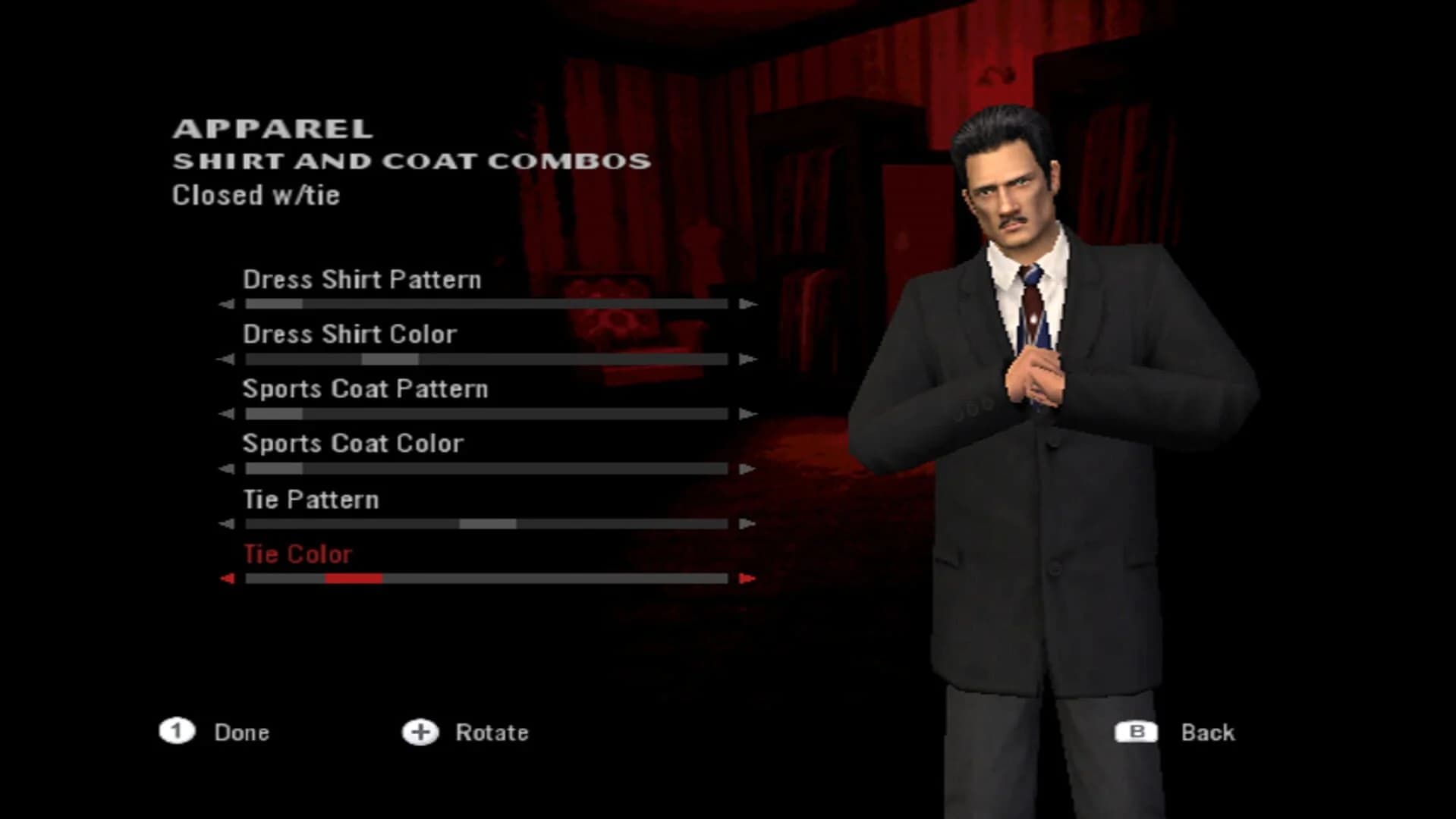This screenshot has width=1456, height=819.
Task: Click the Tie Pattern slider handle
Action: (488, 522)
